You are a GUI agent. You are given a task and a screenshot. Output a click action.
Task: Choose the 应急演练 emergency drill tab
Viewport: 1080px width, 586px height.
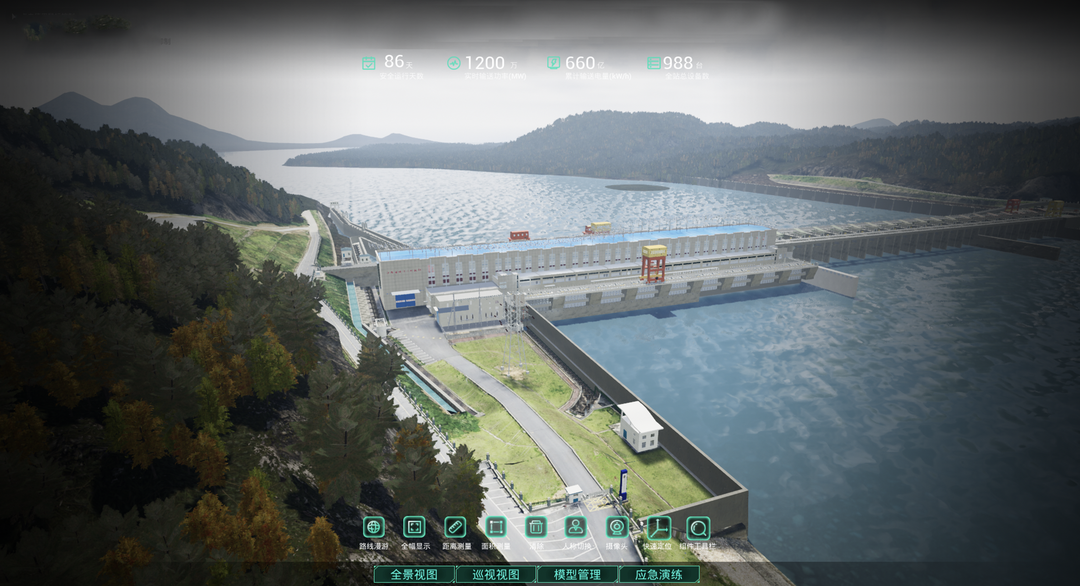(659, 575)
